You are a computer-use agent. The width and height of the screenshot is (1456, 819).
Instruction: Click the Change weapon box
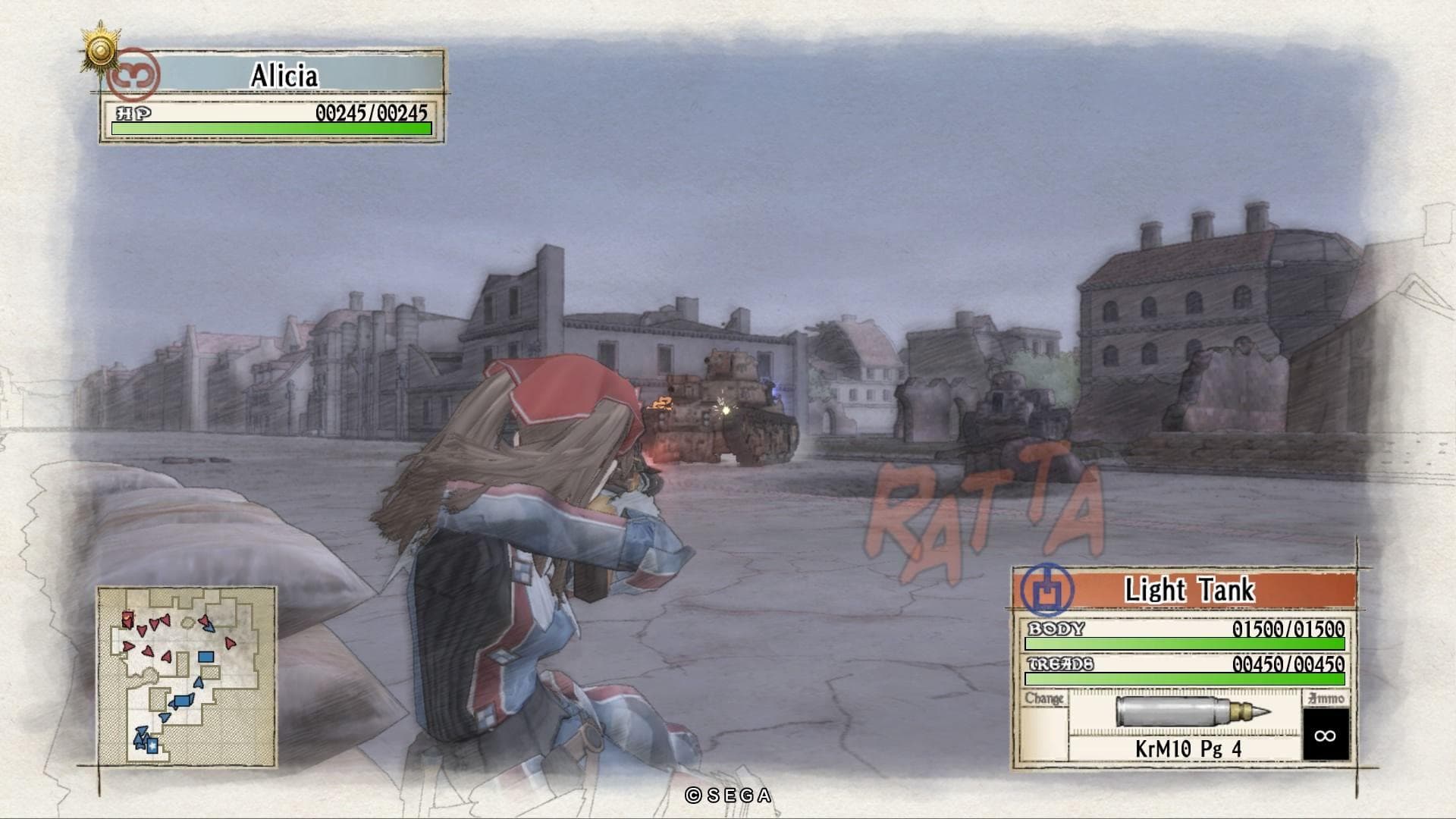pos(1044,724)
